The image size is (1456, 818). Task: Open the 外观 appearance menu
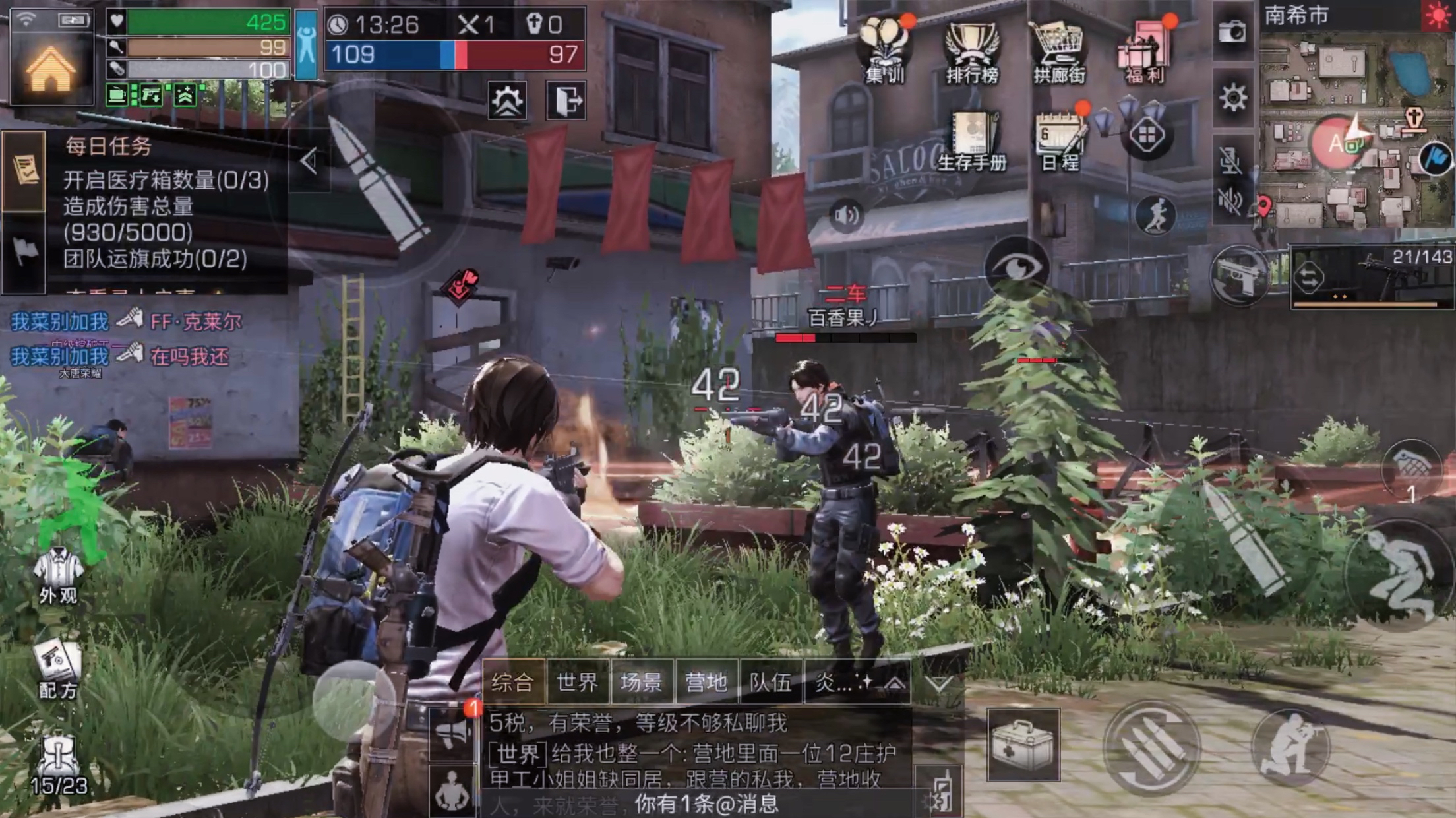[58, 575]
